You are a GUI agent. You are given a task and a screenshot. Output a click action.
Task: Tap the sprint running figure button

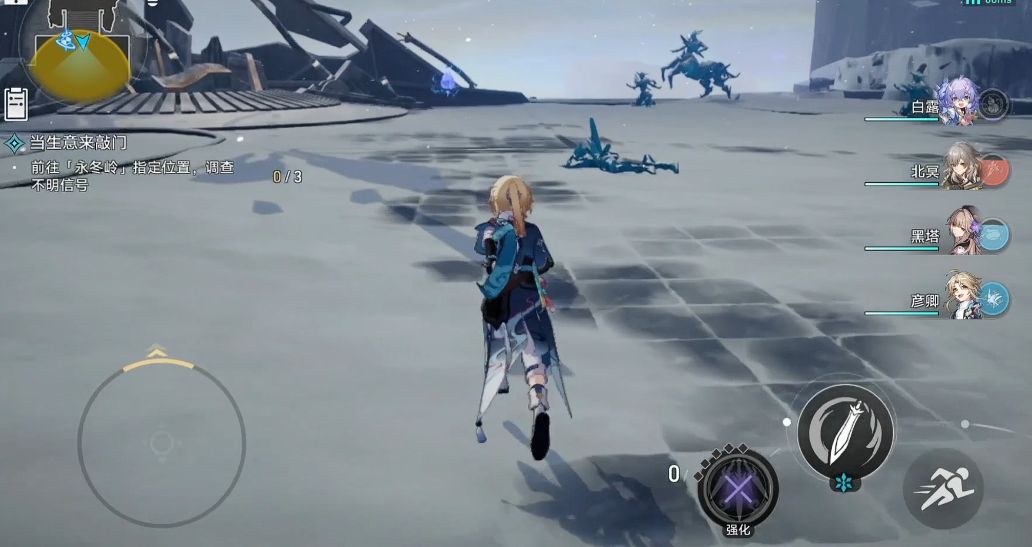[x=943, y=489]
